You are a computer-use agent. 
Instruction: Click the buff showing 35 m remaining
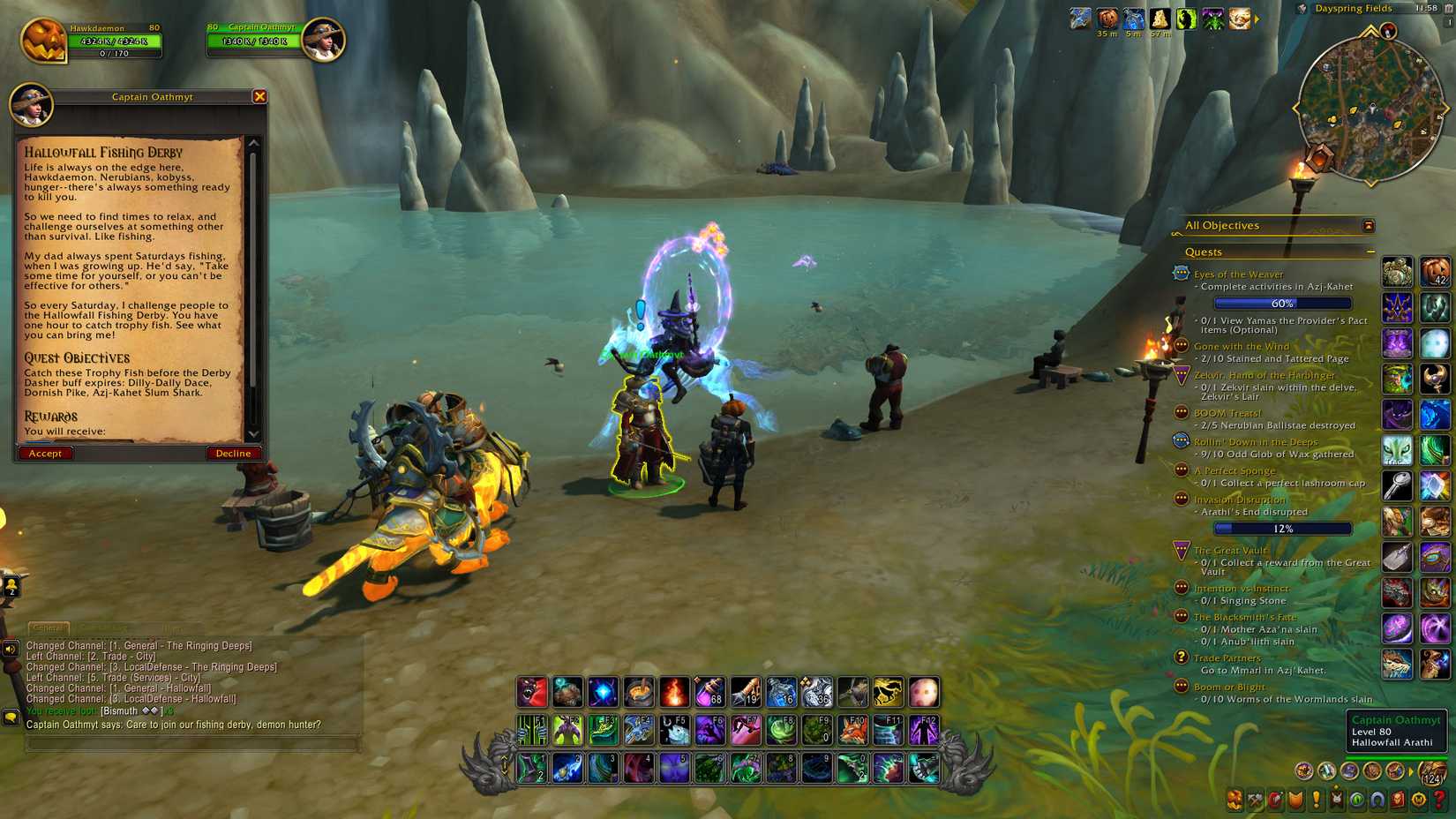1107,18
